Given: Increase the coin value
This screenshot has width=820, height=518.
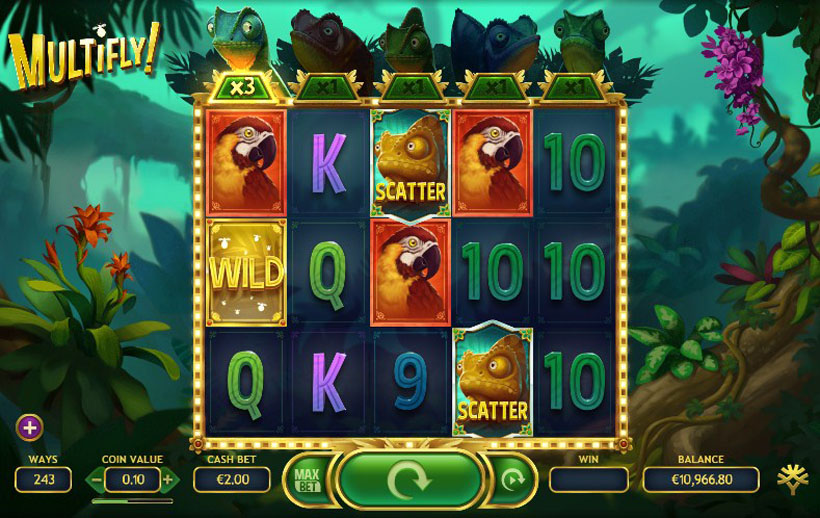Looking at the screenshot, I should pyautogui.click(x=167, y=480).
